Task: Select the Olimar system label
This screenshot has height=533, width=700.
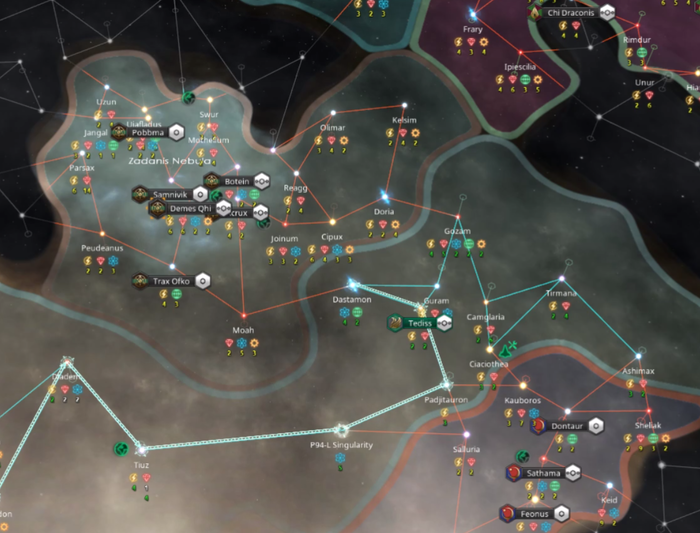Action: coord(332,128)
